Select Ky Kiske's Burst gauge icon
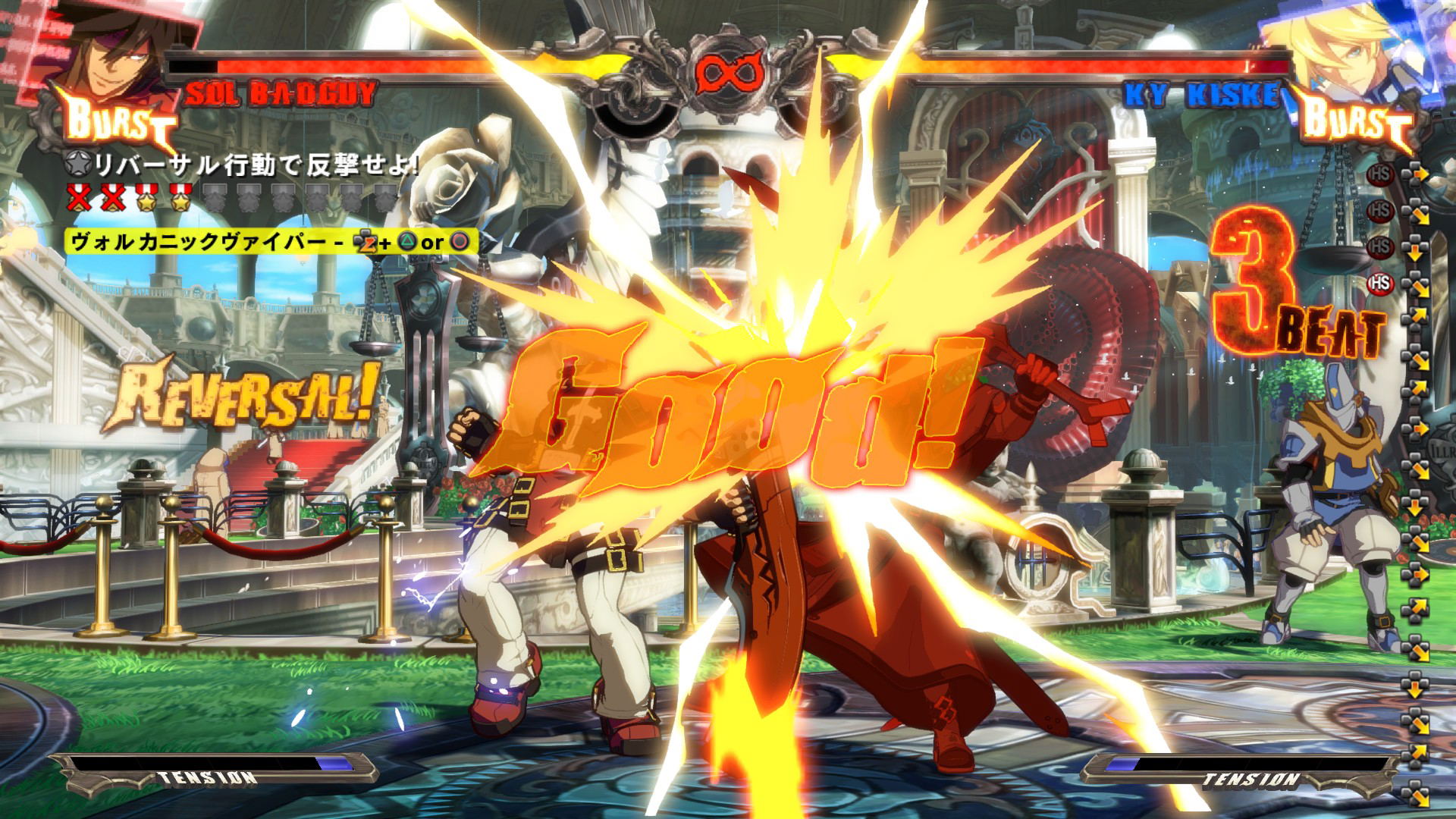1456x819 pixels. [x=1357, y=123]
